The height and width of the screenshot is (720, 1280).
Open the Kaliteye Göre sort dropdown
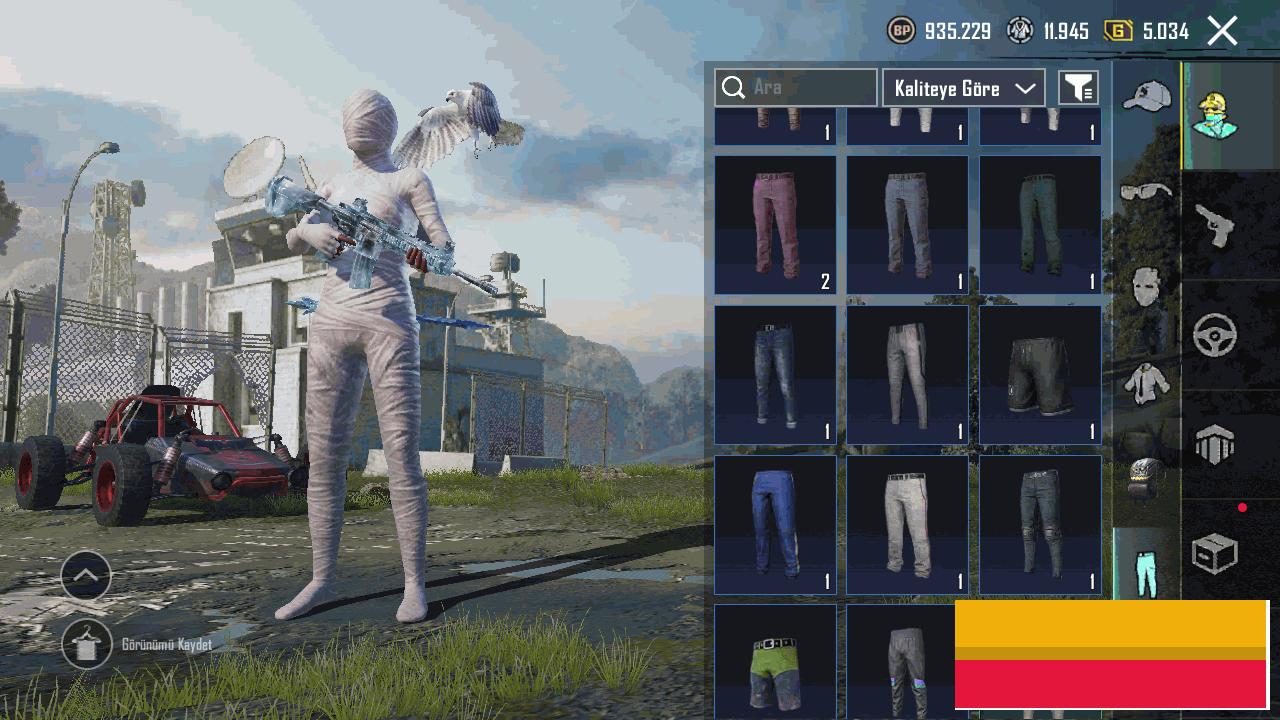[x=963, y=88]
